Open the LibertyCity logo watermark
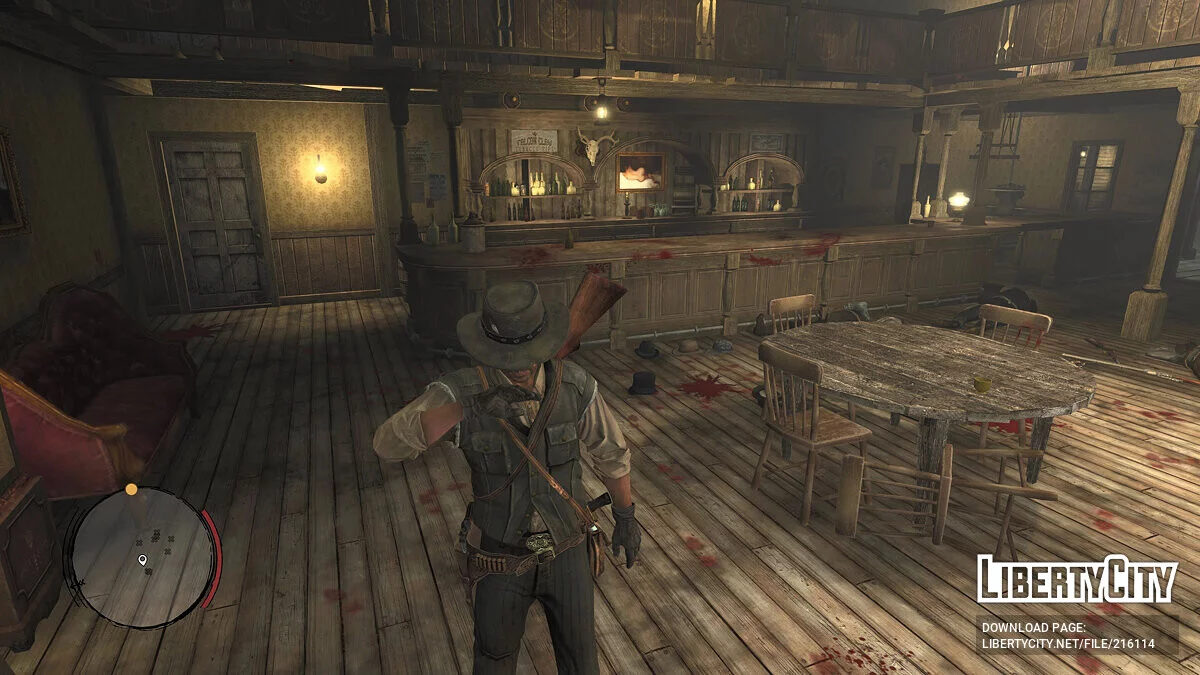 (1077, 579)
